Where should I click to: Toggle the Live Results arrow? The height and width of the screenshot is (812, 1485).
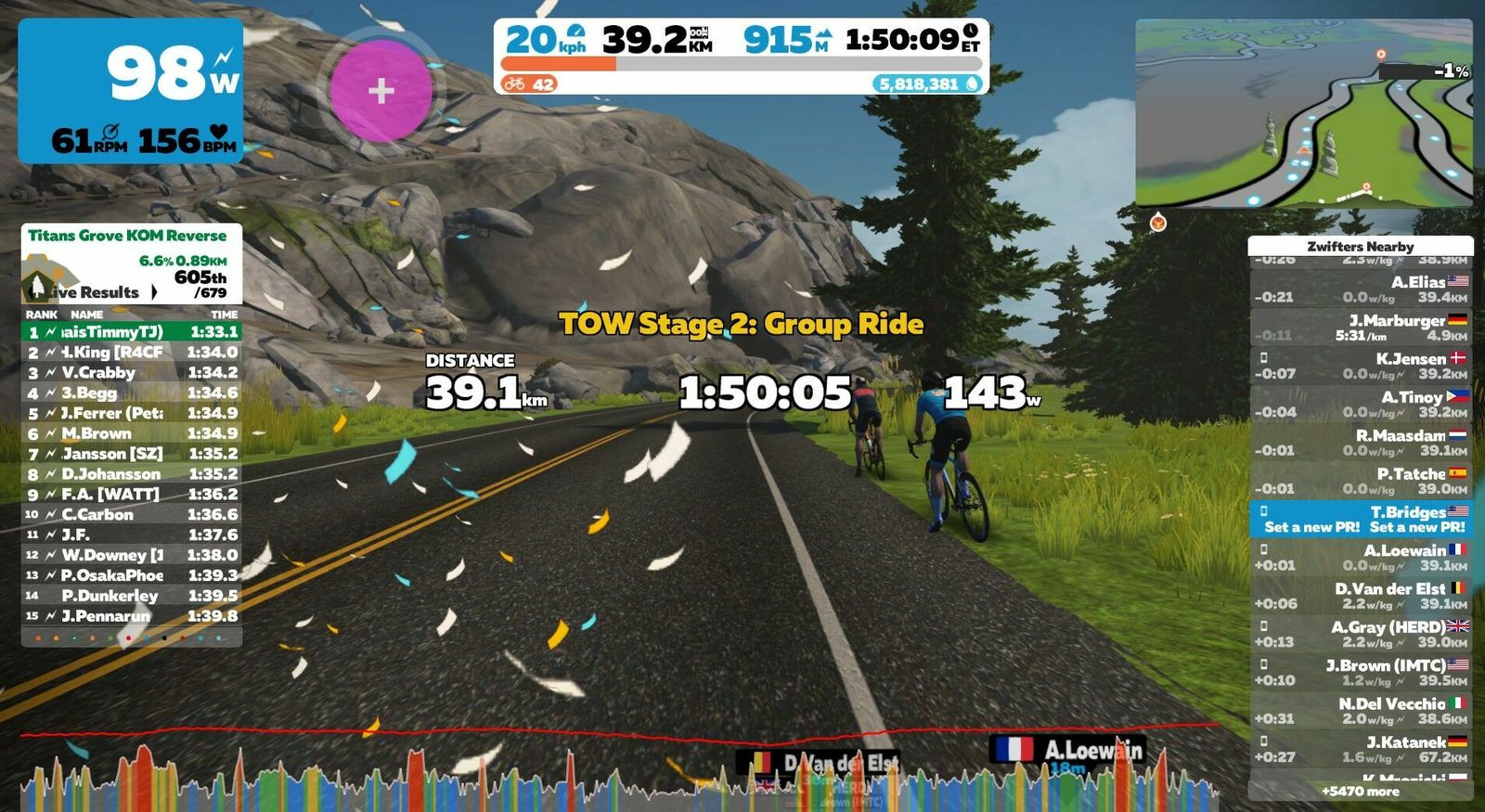pyautogui.click(x=154, y=292)
